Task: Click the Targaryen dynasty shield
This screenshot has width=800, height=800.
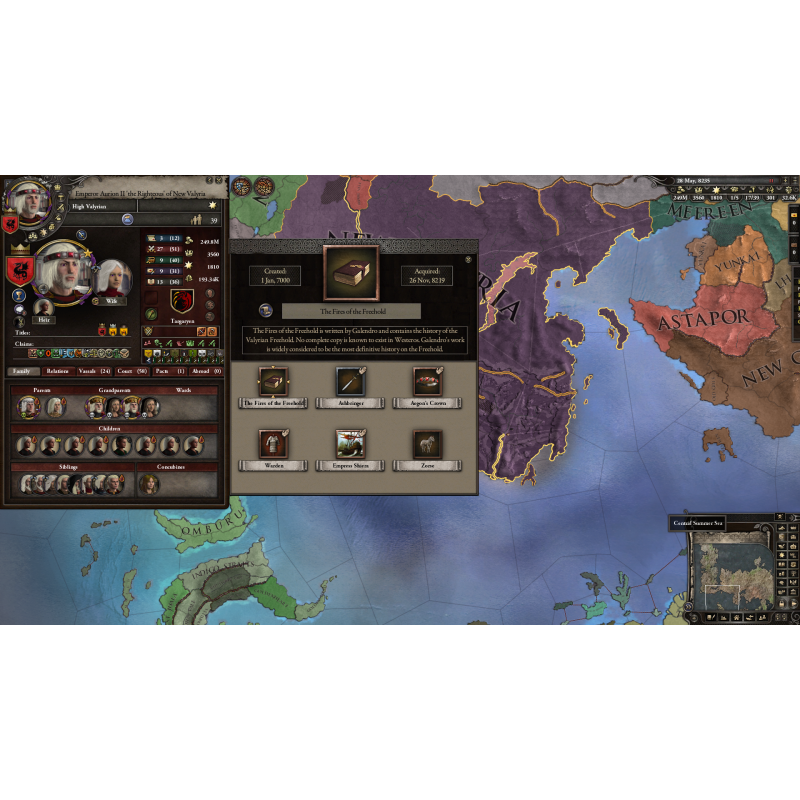Action: click(182, 299)
